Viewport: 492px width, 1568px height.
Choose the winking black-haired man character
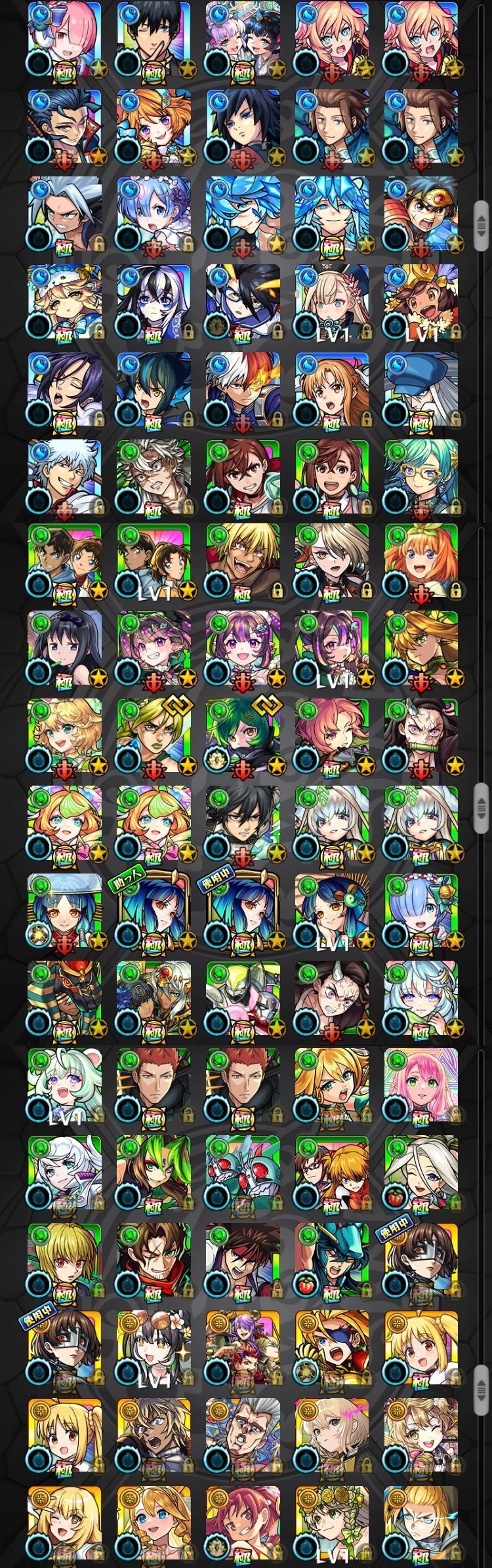pos(154,38)
